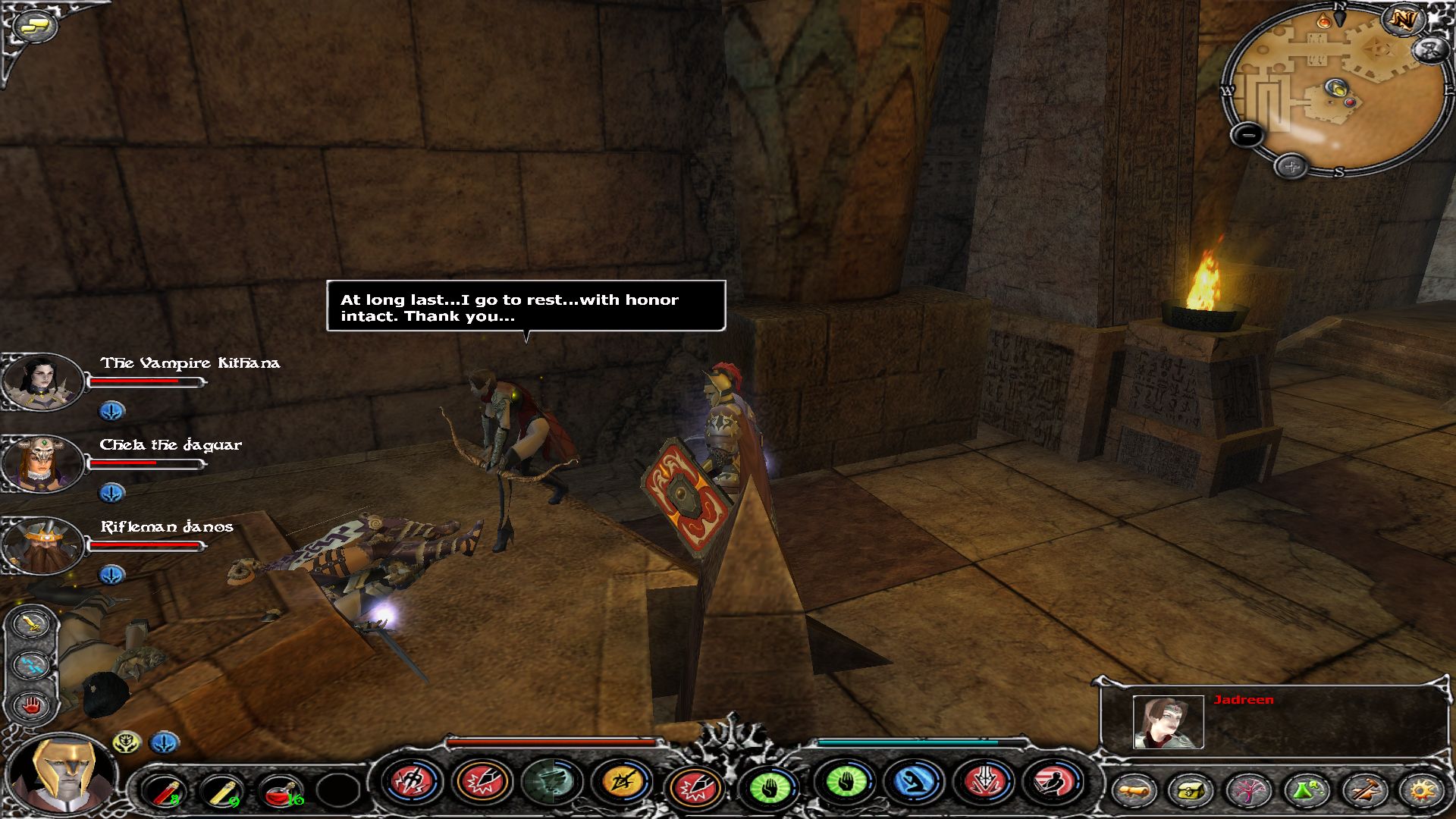Activate the red trident lightning ability
This screenshot has height=819, width=1456.
412,782
